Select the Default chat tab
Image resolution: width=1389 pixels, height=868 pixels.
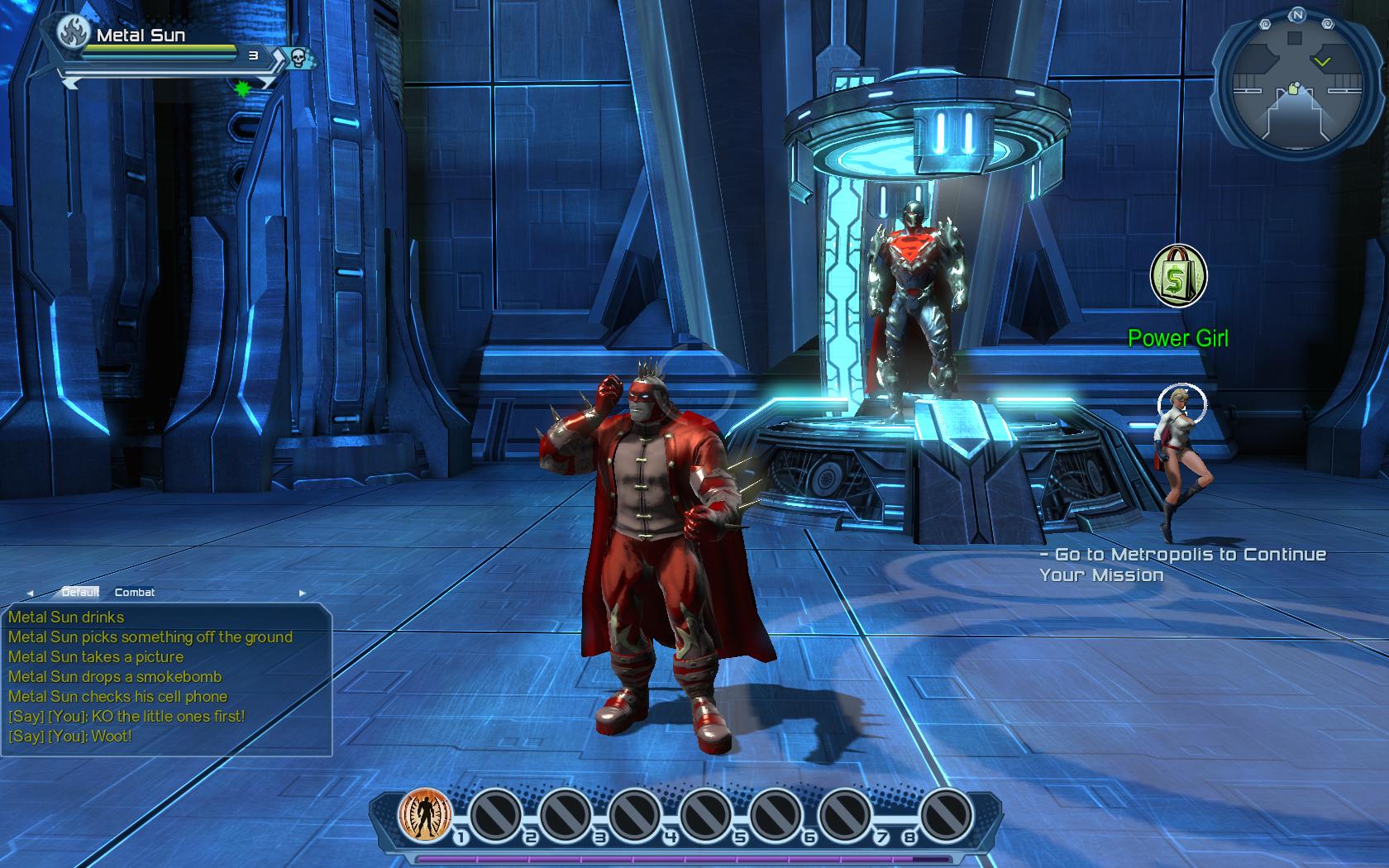80,592
